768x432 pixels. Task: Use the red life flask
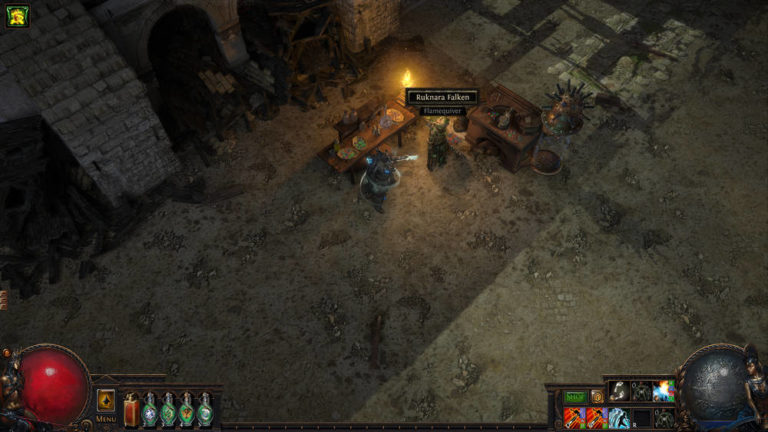pyautogui.click(x=131, y=410)
